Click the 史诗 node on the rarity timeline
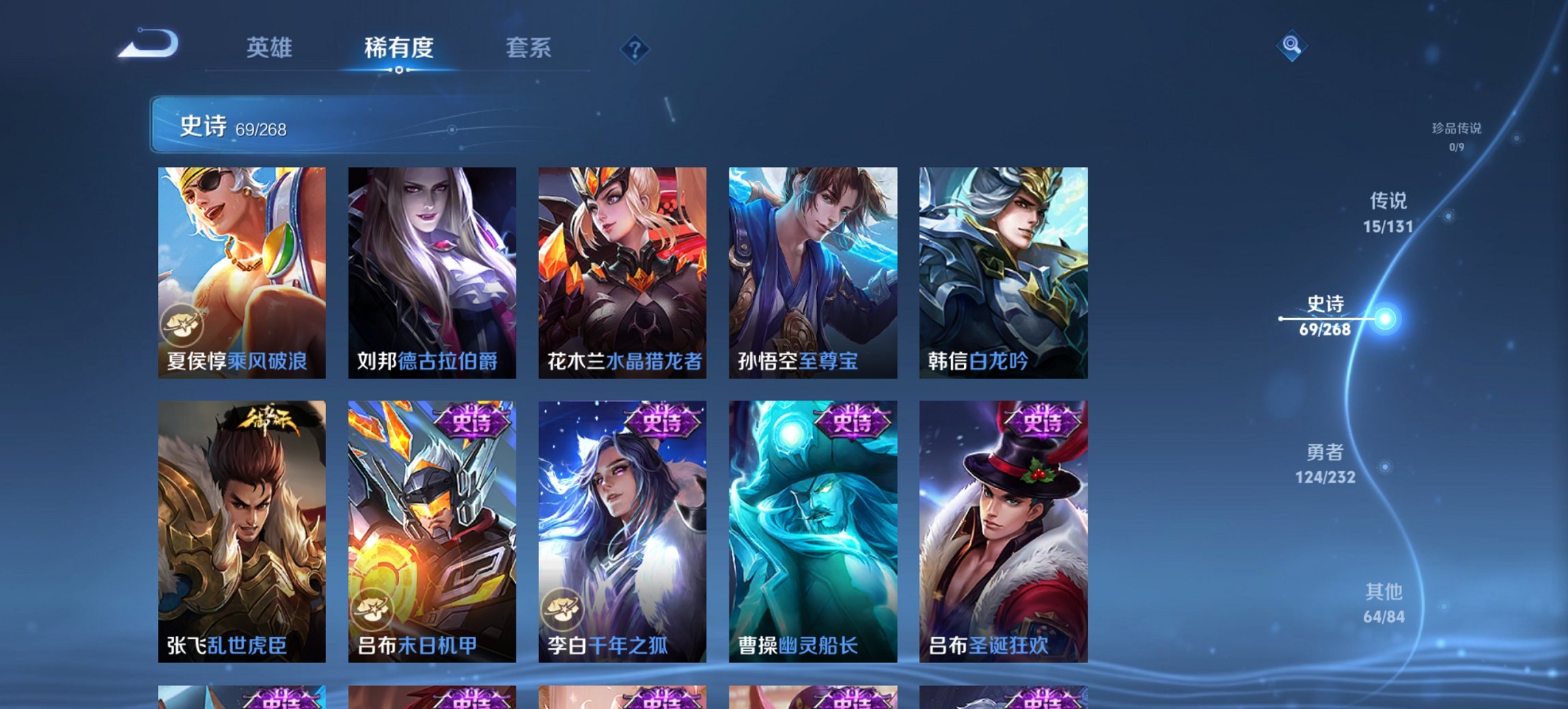The height and width of the screenshot is (709, 1568). tap(1385, 317)
